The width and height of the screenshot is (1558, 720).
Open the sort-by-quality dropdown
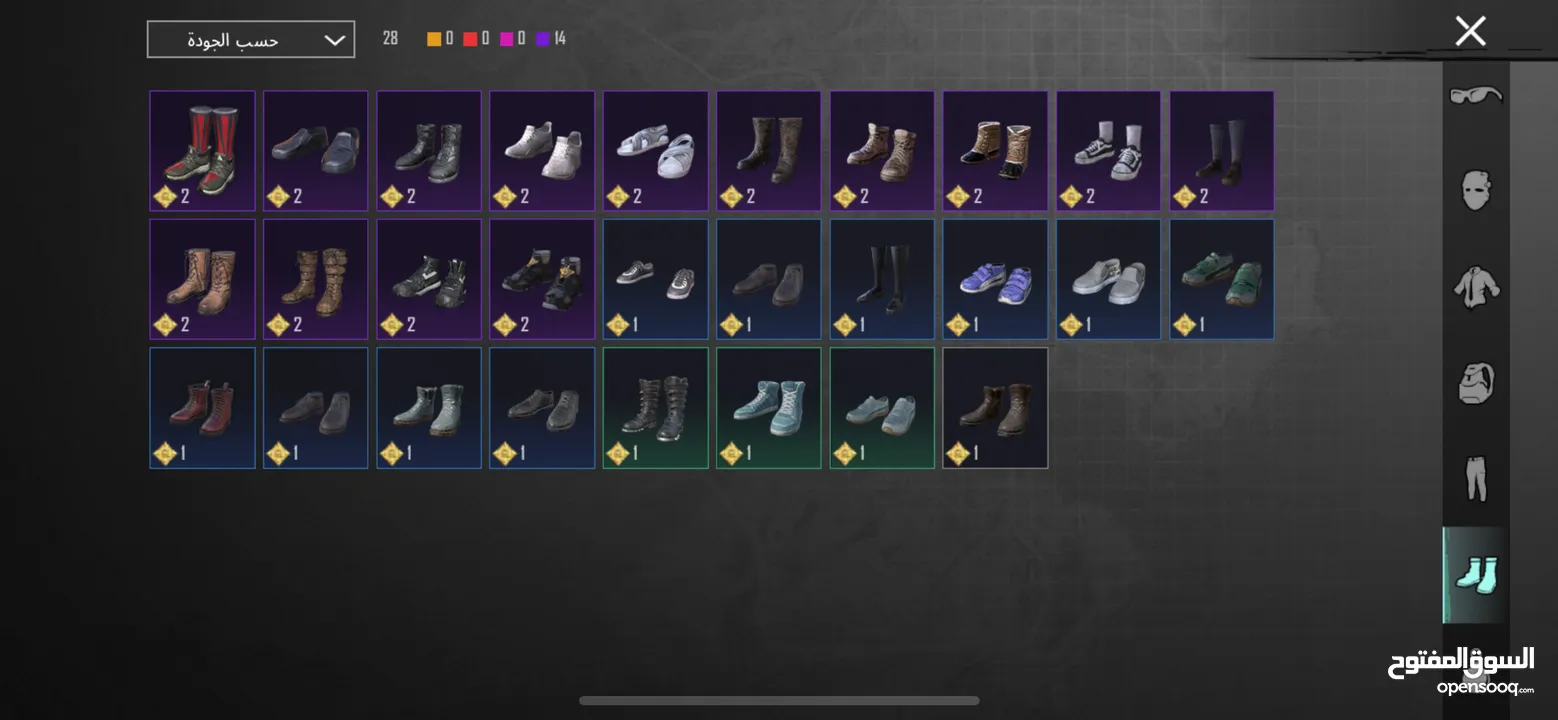tap(250, 40)
